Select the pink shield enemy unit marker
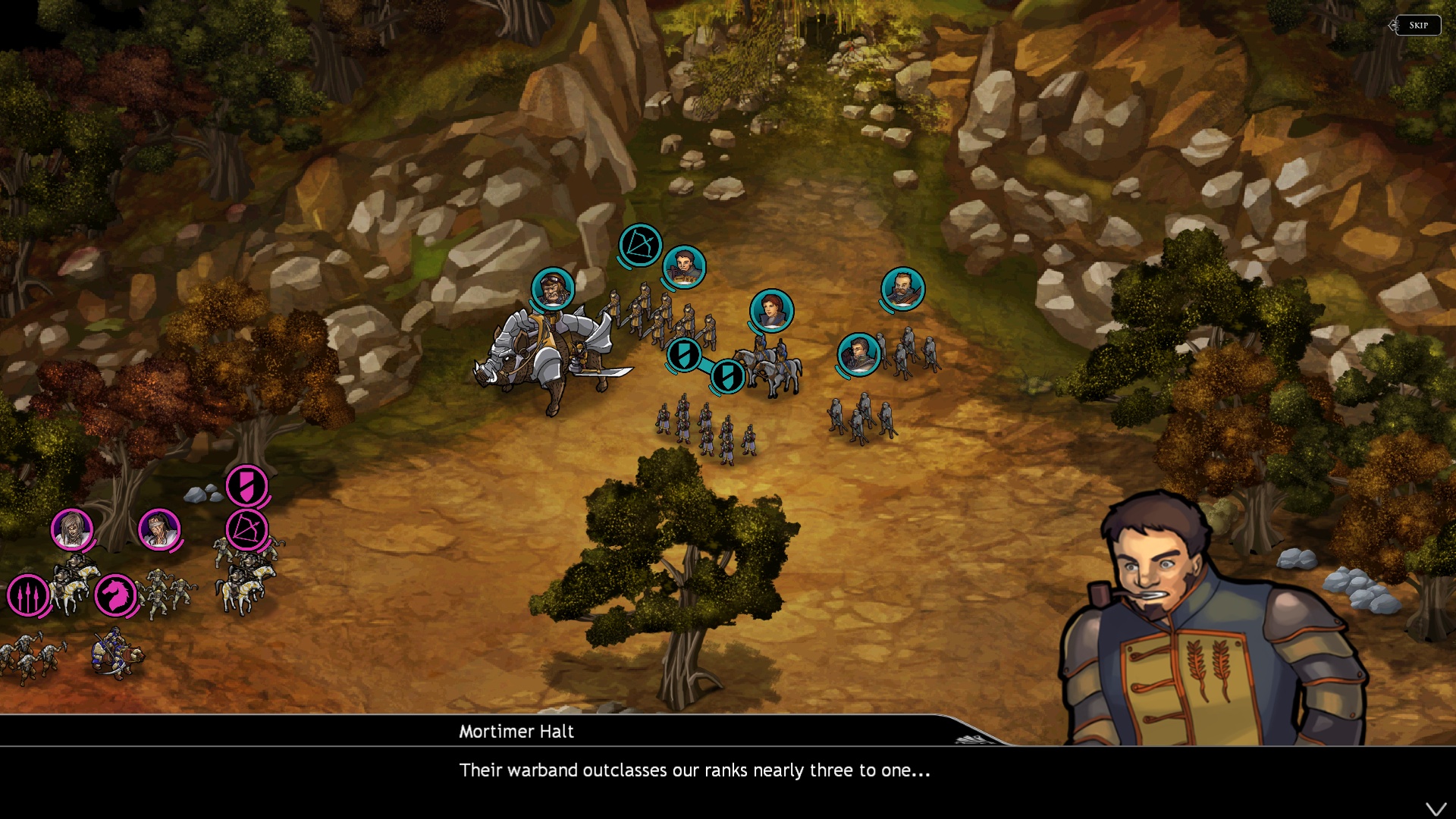The width and height of the screenshot is (1456, 819). coord(246,485)
